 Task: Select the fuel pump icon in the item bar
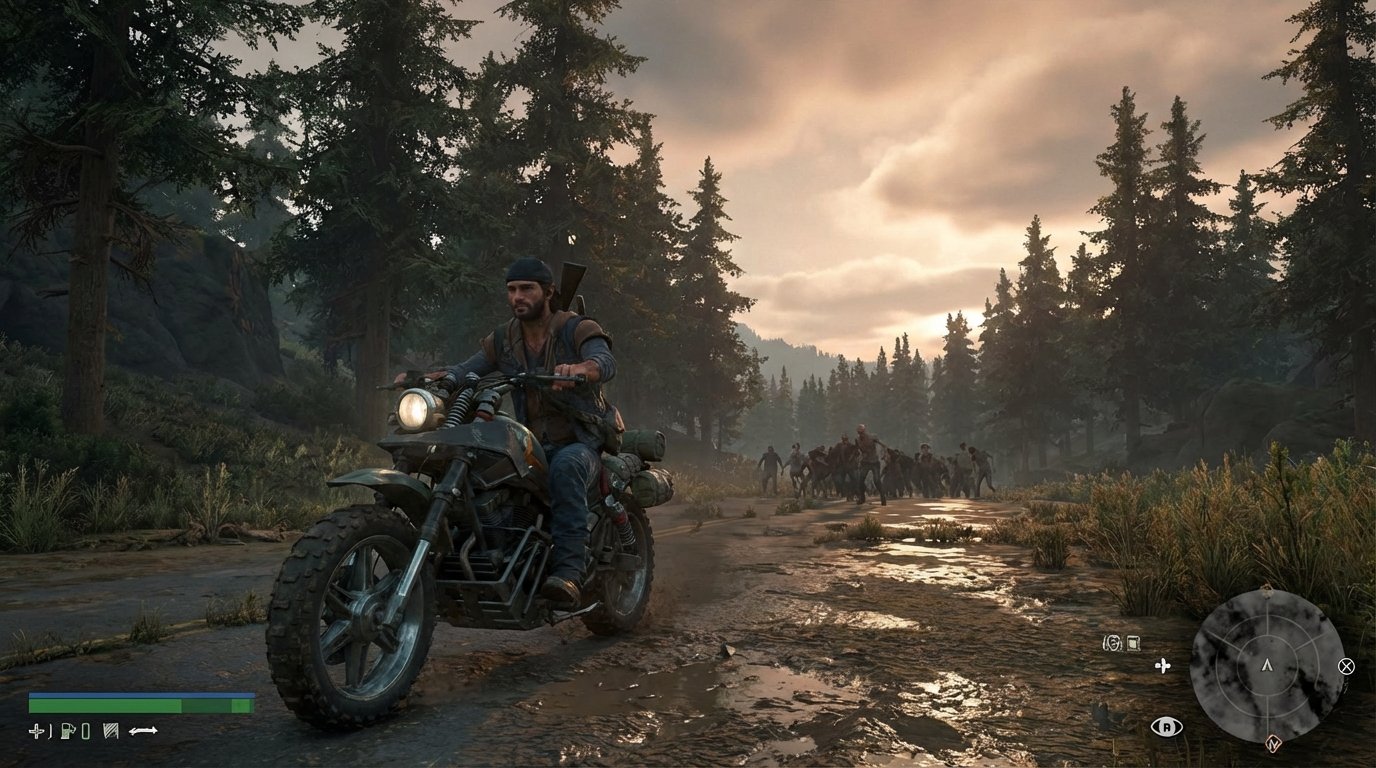67,732
